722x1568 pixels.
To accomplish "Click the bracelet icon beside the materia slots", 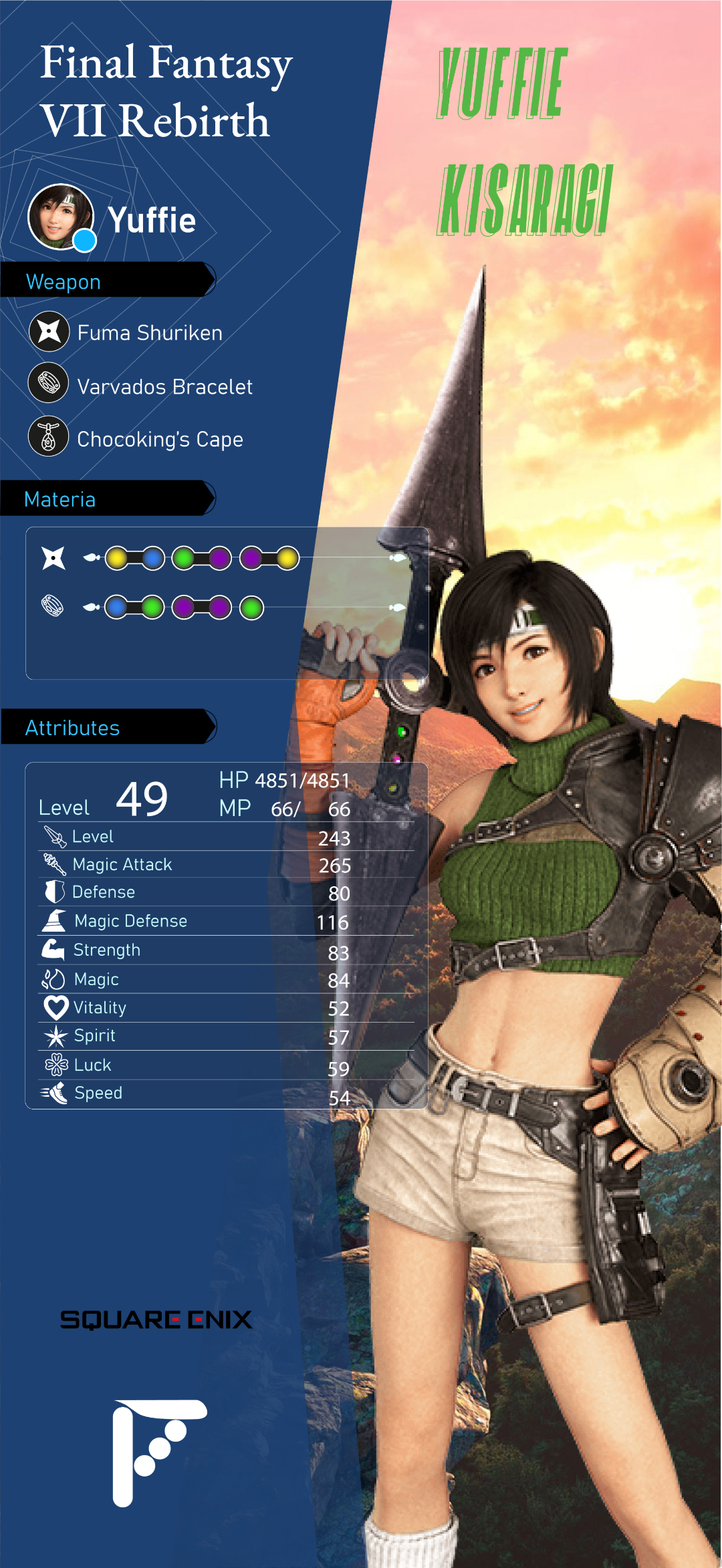I will pyautogui.click(x=53, y=606).
